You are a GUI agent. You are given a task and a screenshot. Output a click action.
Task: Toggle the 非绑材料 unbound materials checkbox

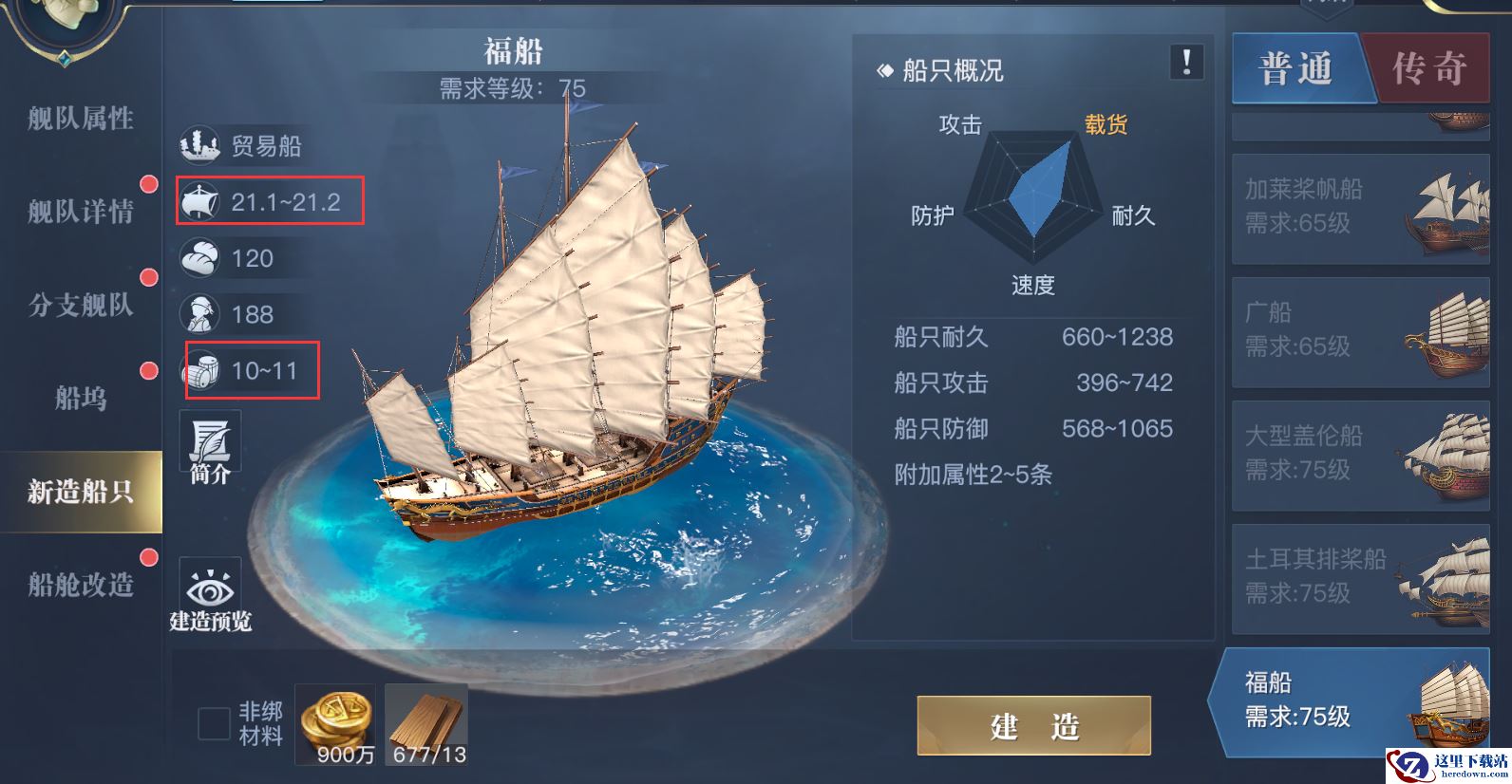pos(214,723)
